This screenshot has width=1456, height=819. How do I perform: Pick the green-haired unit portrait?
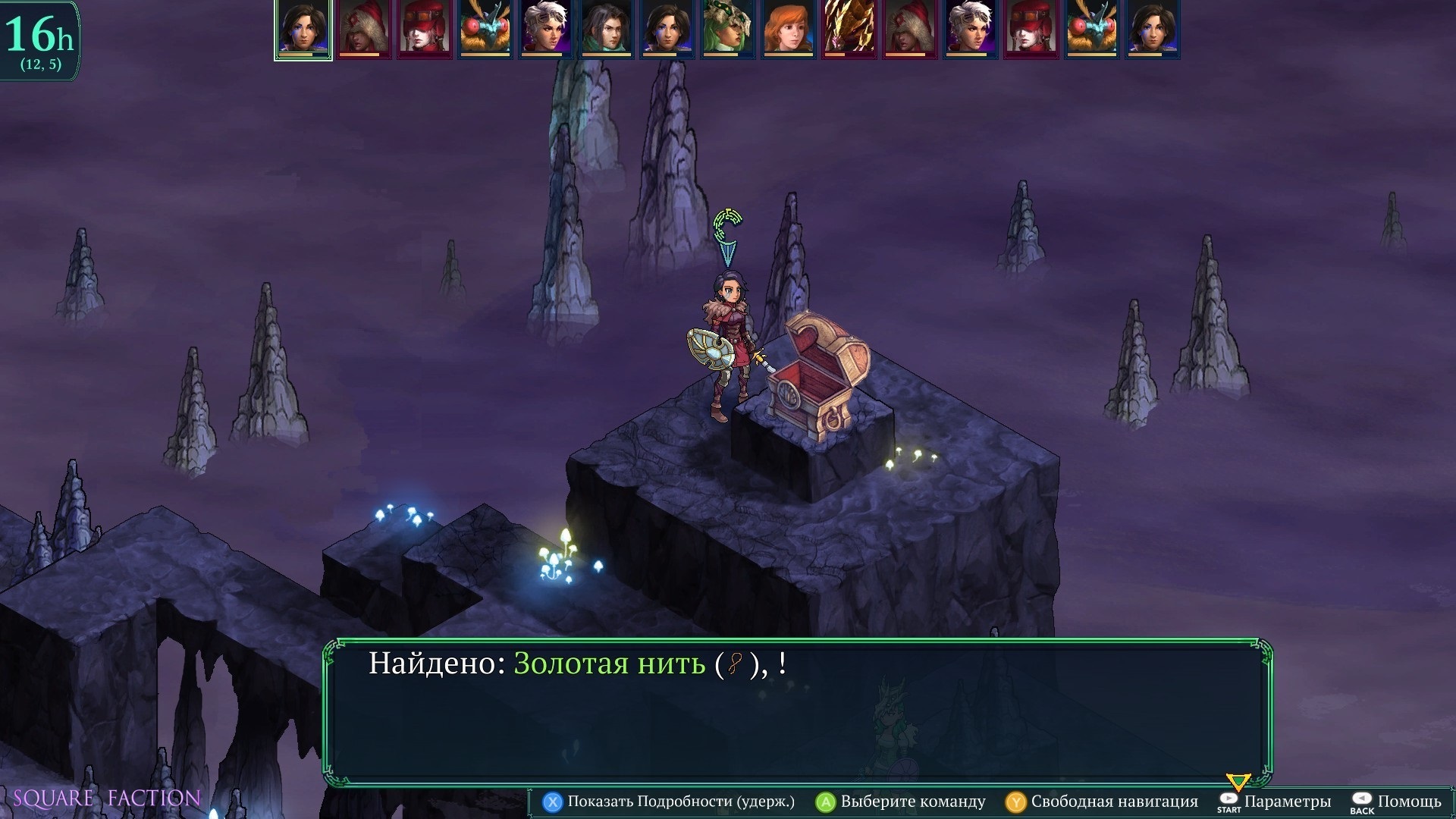coord(727,30)
